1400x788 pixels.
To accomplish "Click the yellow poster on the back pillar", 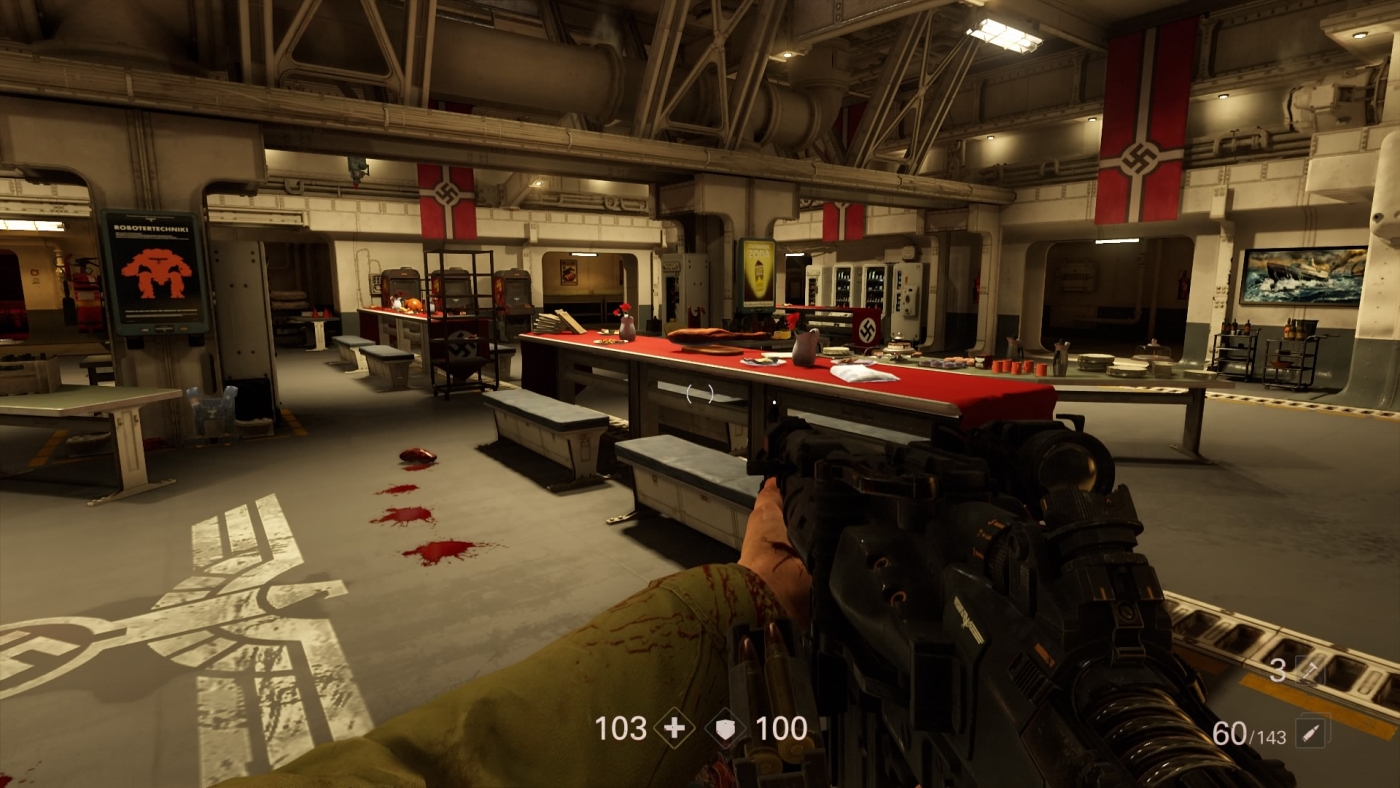I will (x=756, y=271).
